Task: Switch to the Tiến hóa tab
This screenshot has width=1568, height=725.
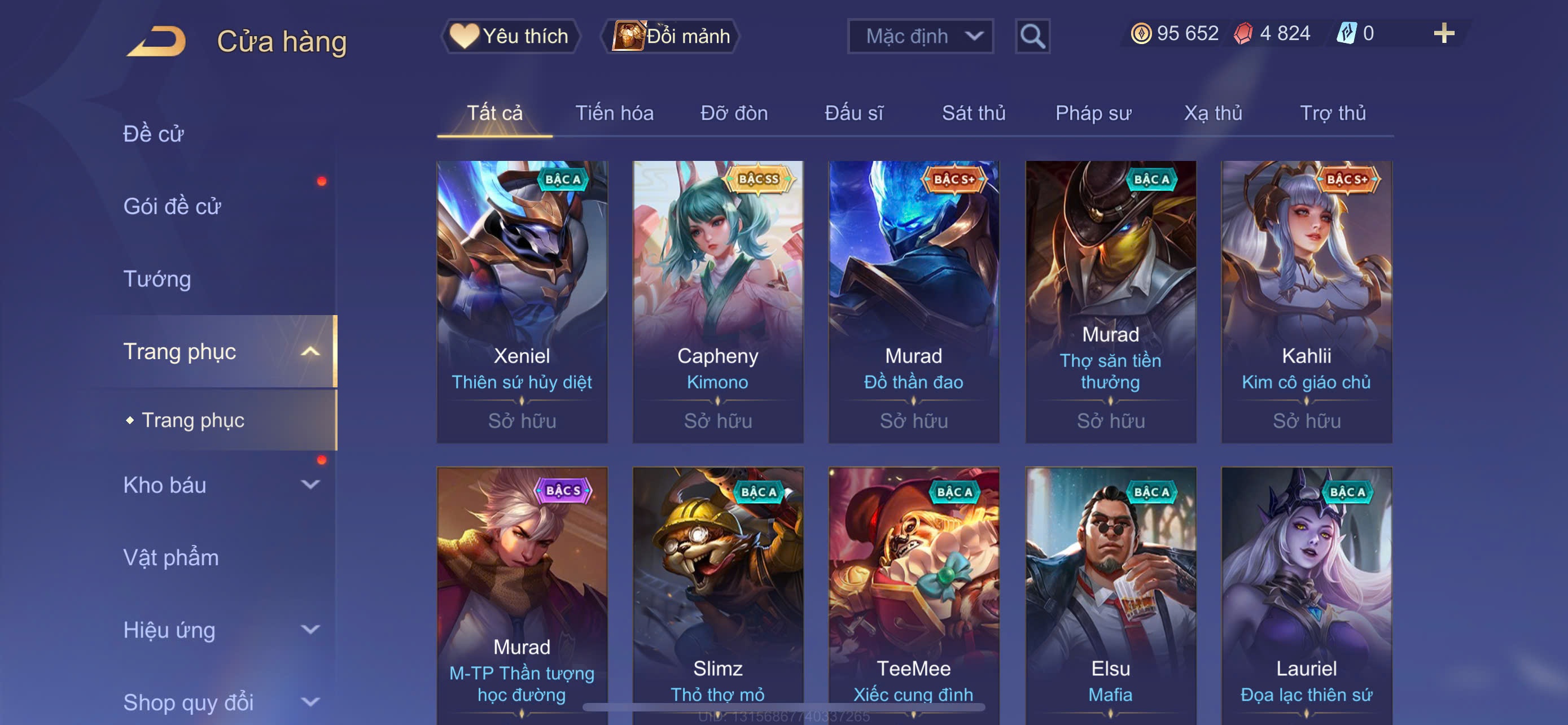Action: click(614, 113)
